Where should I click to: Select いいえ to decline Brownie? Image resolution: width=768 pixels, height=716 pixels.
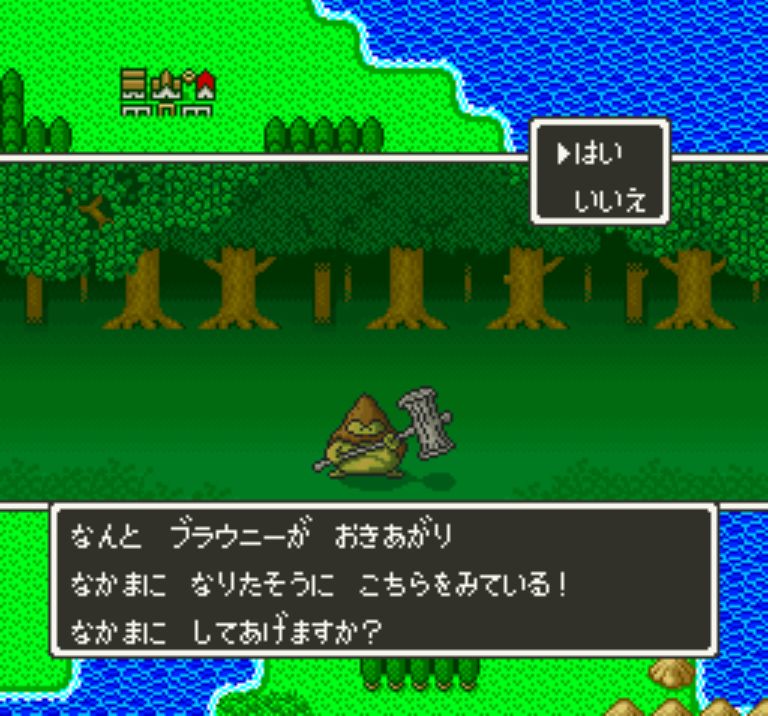point(610,201)
